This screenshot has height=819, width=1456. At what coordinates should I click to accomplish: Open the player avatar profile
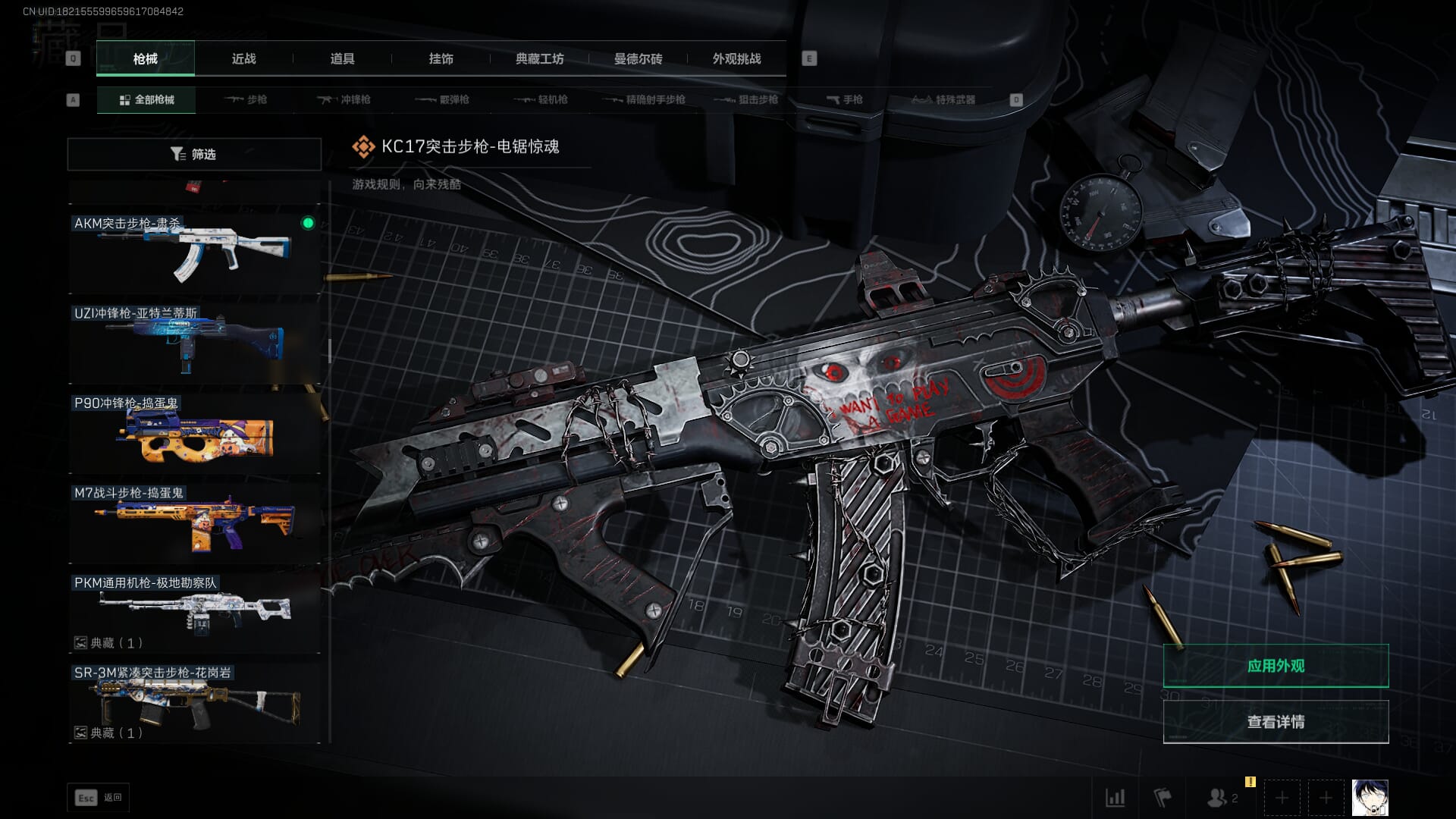click(1370, 798)
